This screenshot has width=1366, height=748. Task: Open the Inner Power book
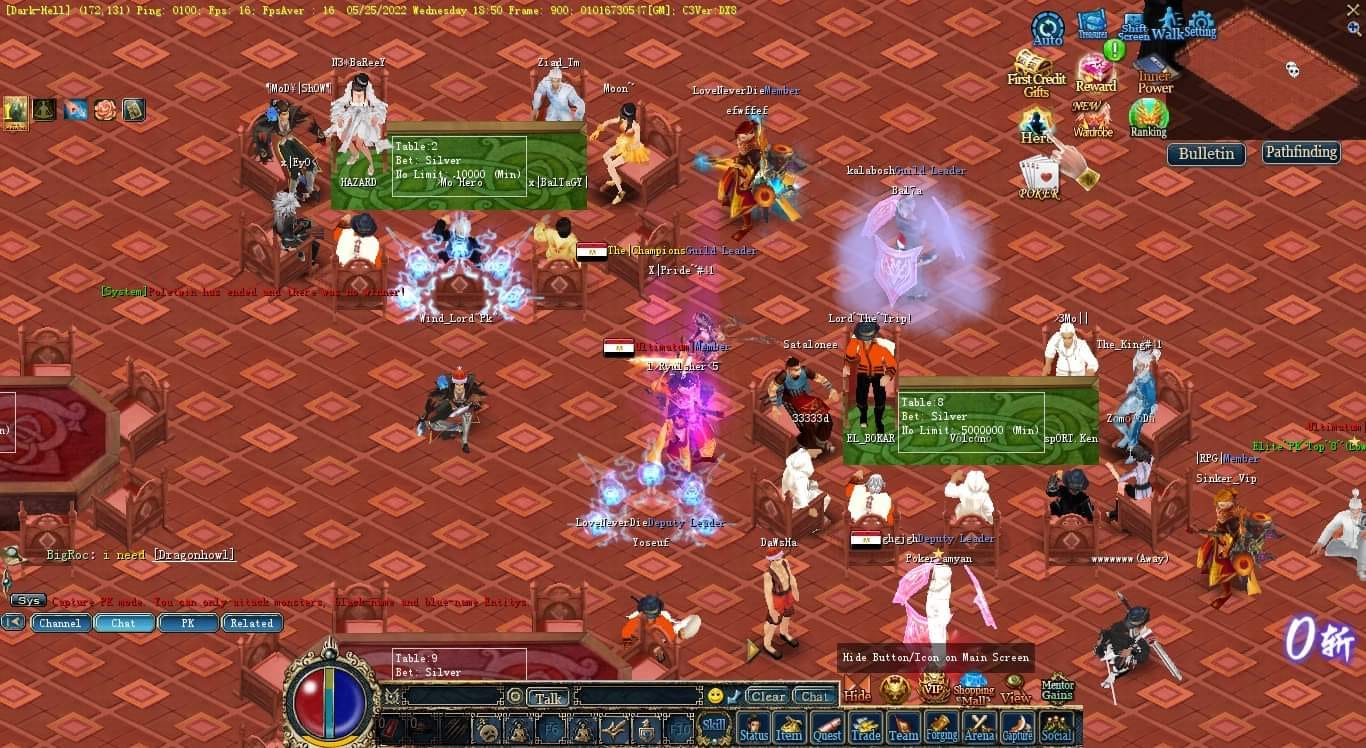(x=1155, y=75)
